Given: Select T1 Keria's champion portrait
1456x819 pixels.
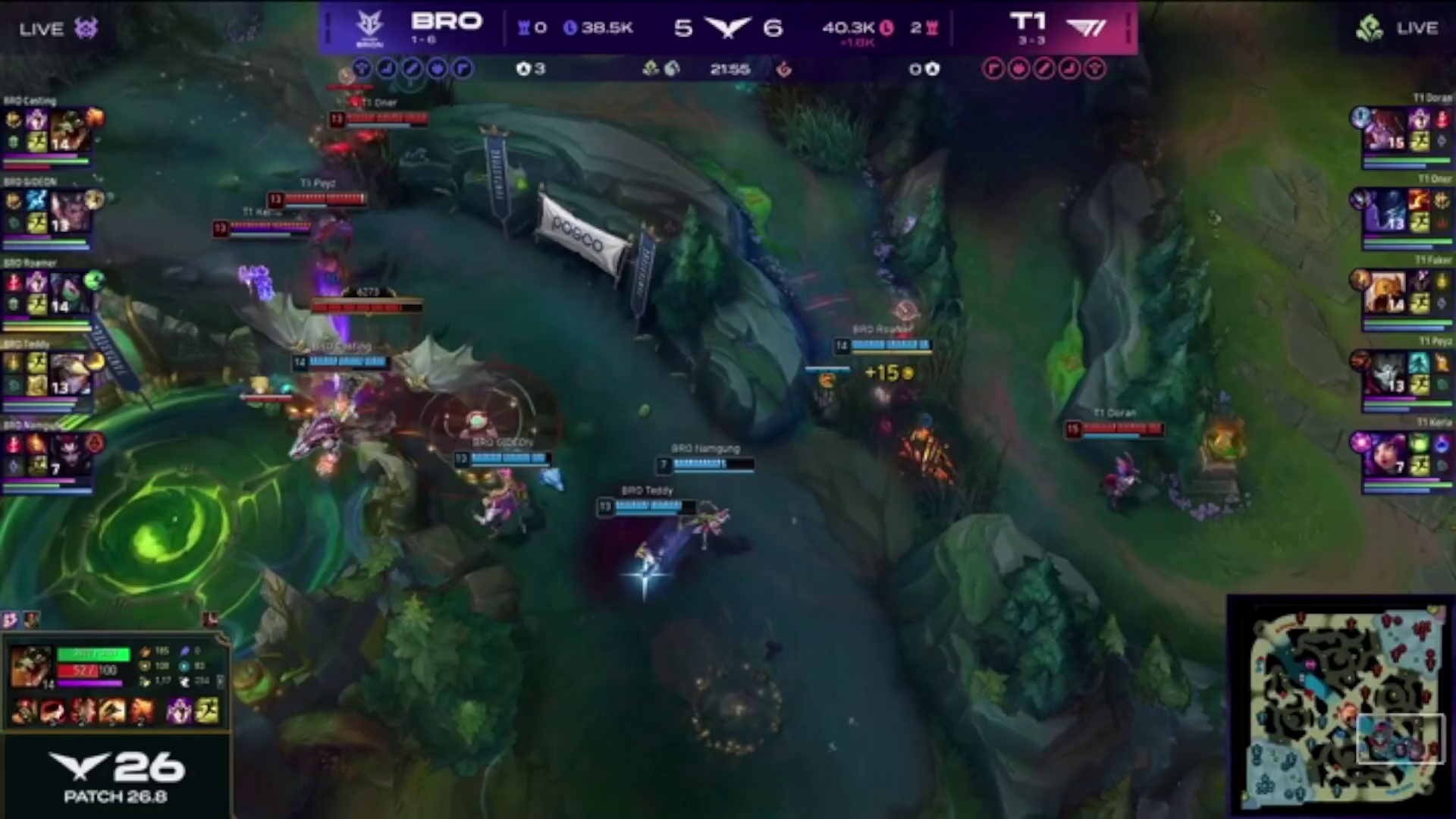Looking at the screenshot, I should pyautogui.click(x=1385, y=455).
